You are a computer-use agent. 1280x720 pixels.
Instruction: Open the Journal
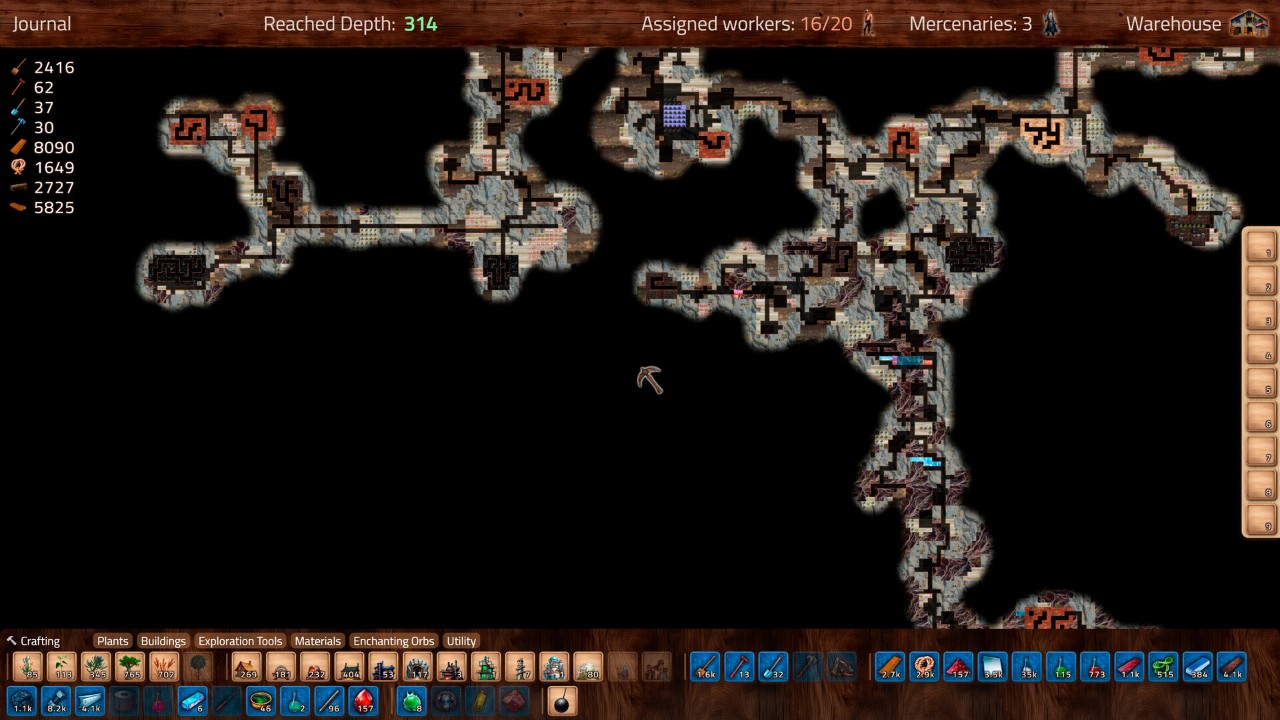tap(42, 24)
